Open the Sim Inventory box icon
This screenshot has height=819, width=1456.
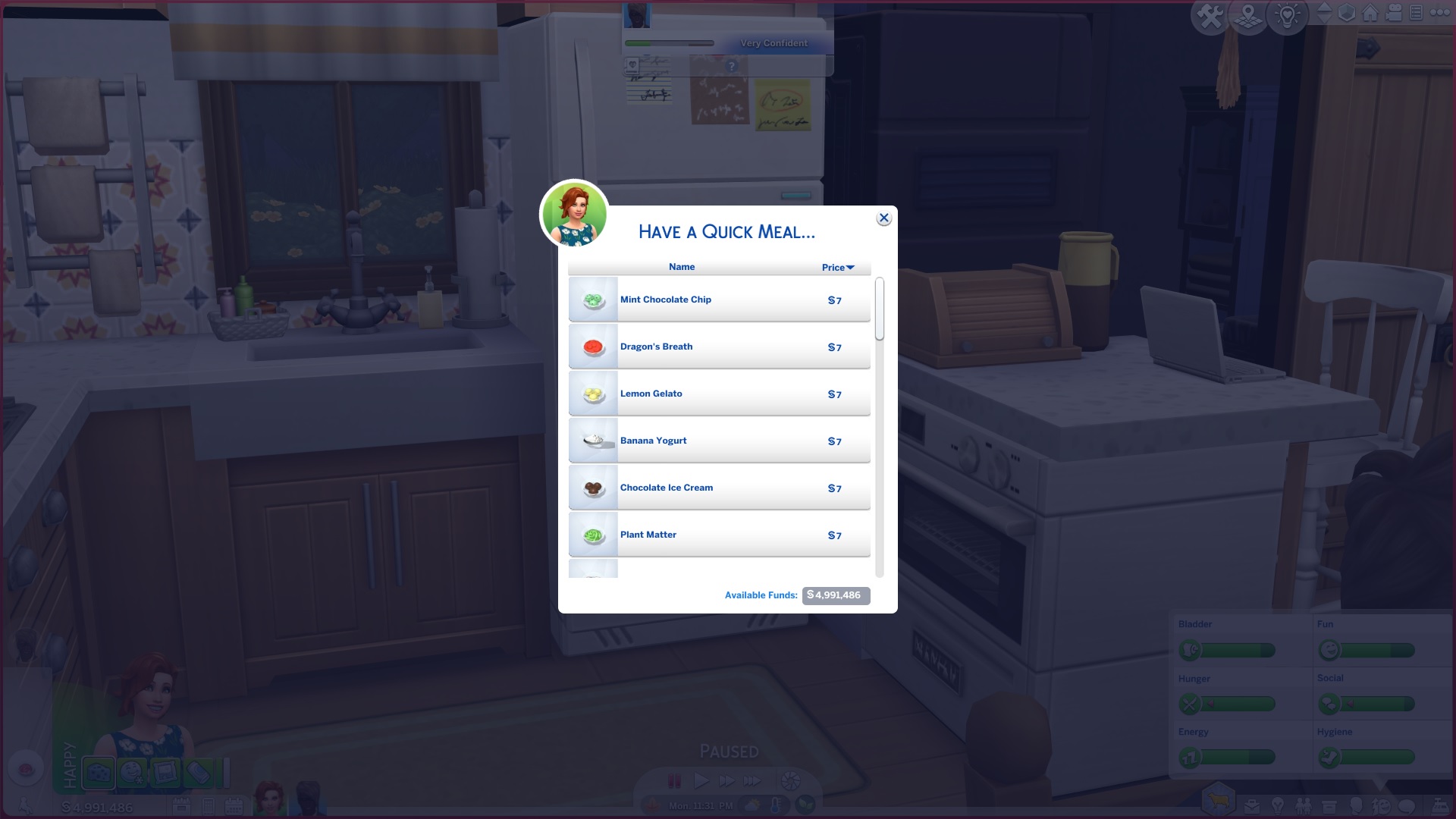point(1329,805)
